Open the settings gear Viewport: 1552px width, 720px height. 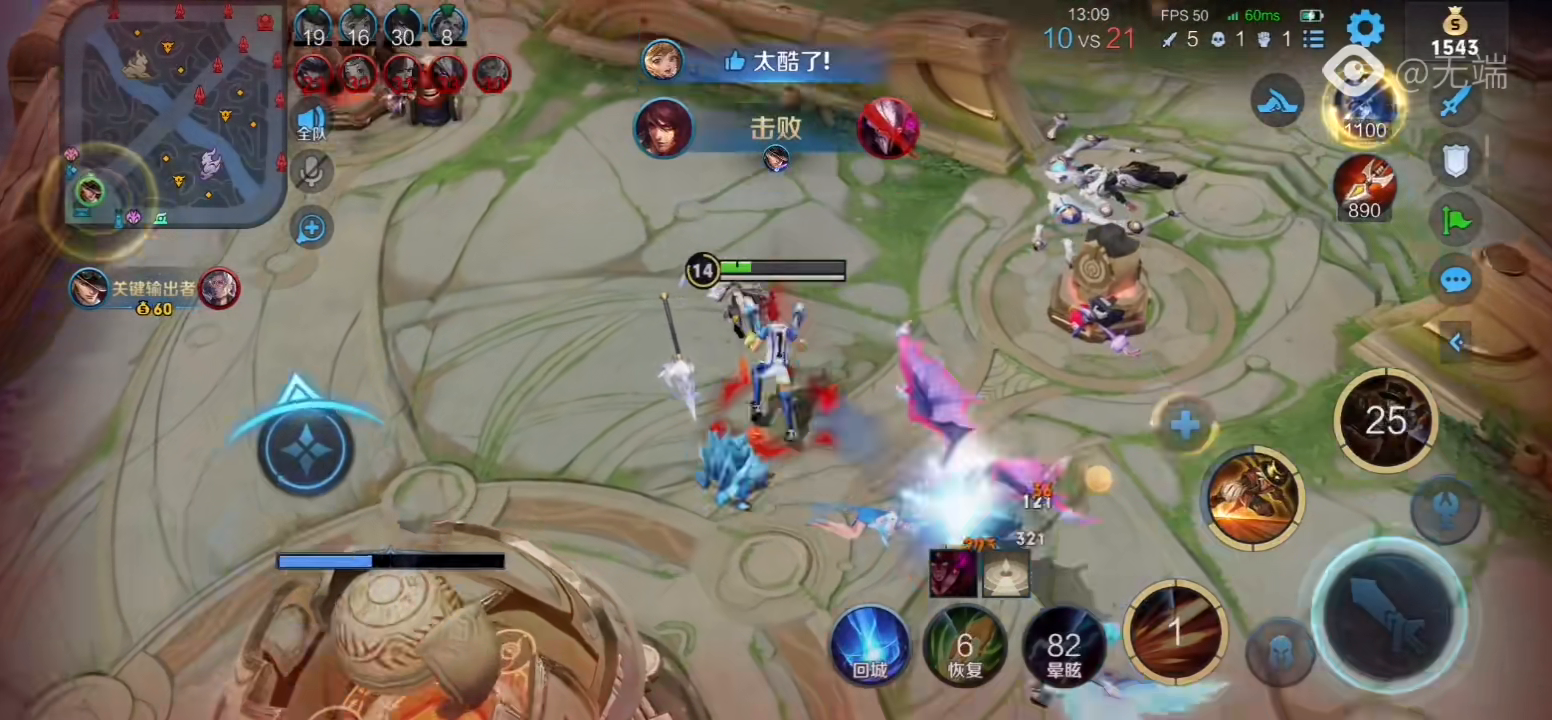point(1364,29)
